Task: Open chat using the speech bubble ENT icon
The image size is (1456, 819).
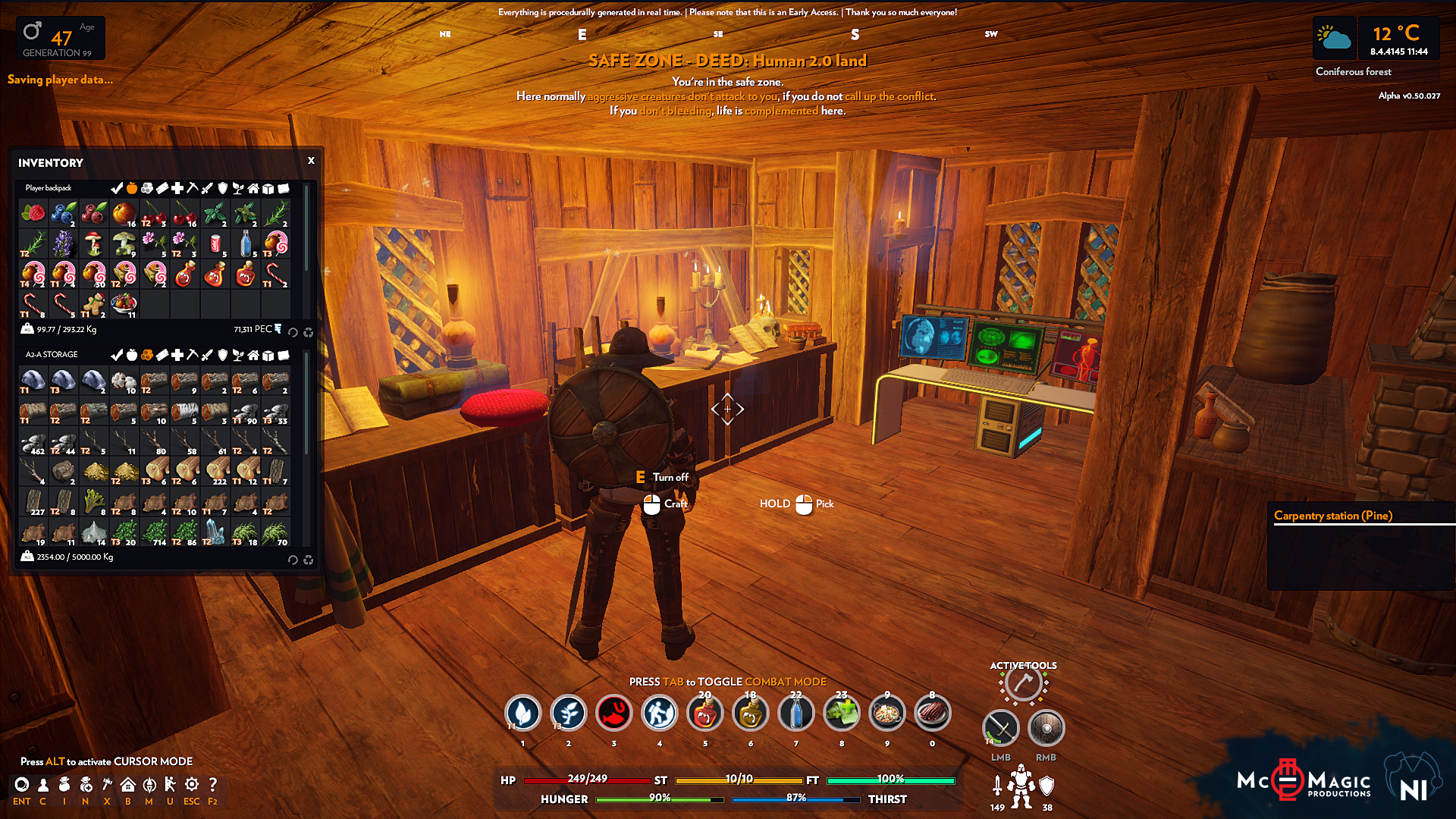Action: [x=22, y=784]
